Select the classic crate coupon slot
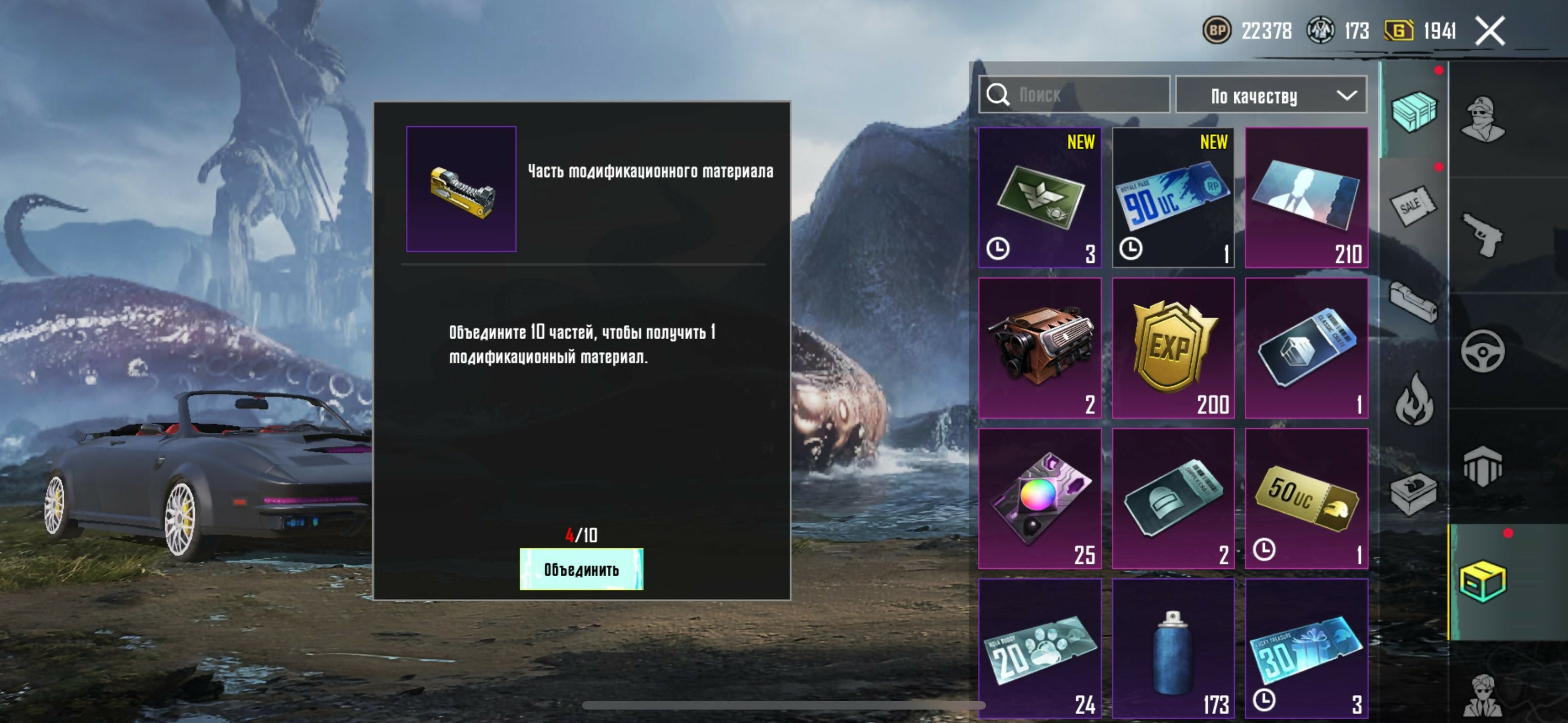The width and height of the screenshot is (1568, 723). (1306, 348)
